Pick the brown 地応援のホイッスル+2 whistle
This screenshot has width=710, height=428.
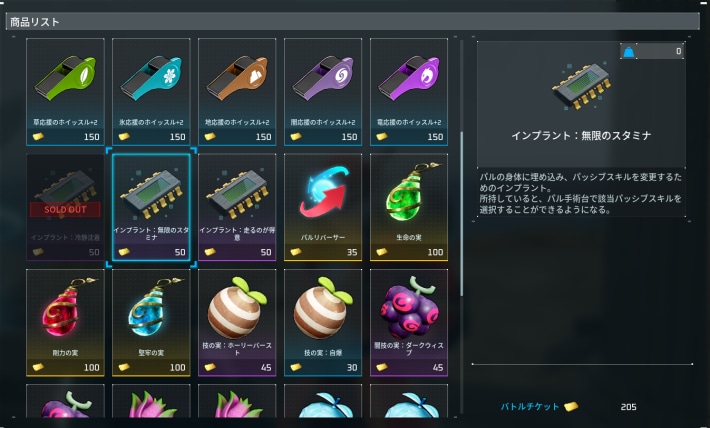237,90
